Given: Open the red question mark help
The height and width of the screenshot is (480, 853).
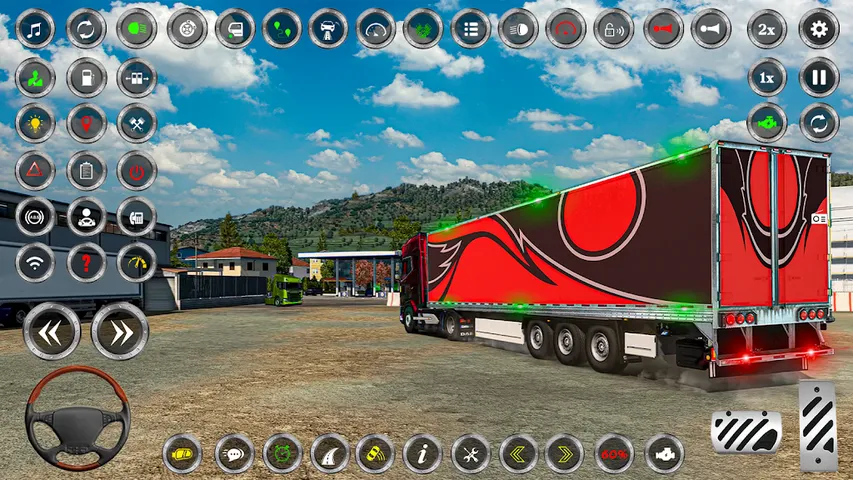Looking at the screenshot, I should [x=86, y=263].
